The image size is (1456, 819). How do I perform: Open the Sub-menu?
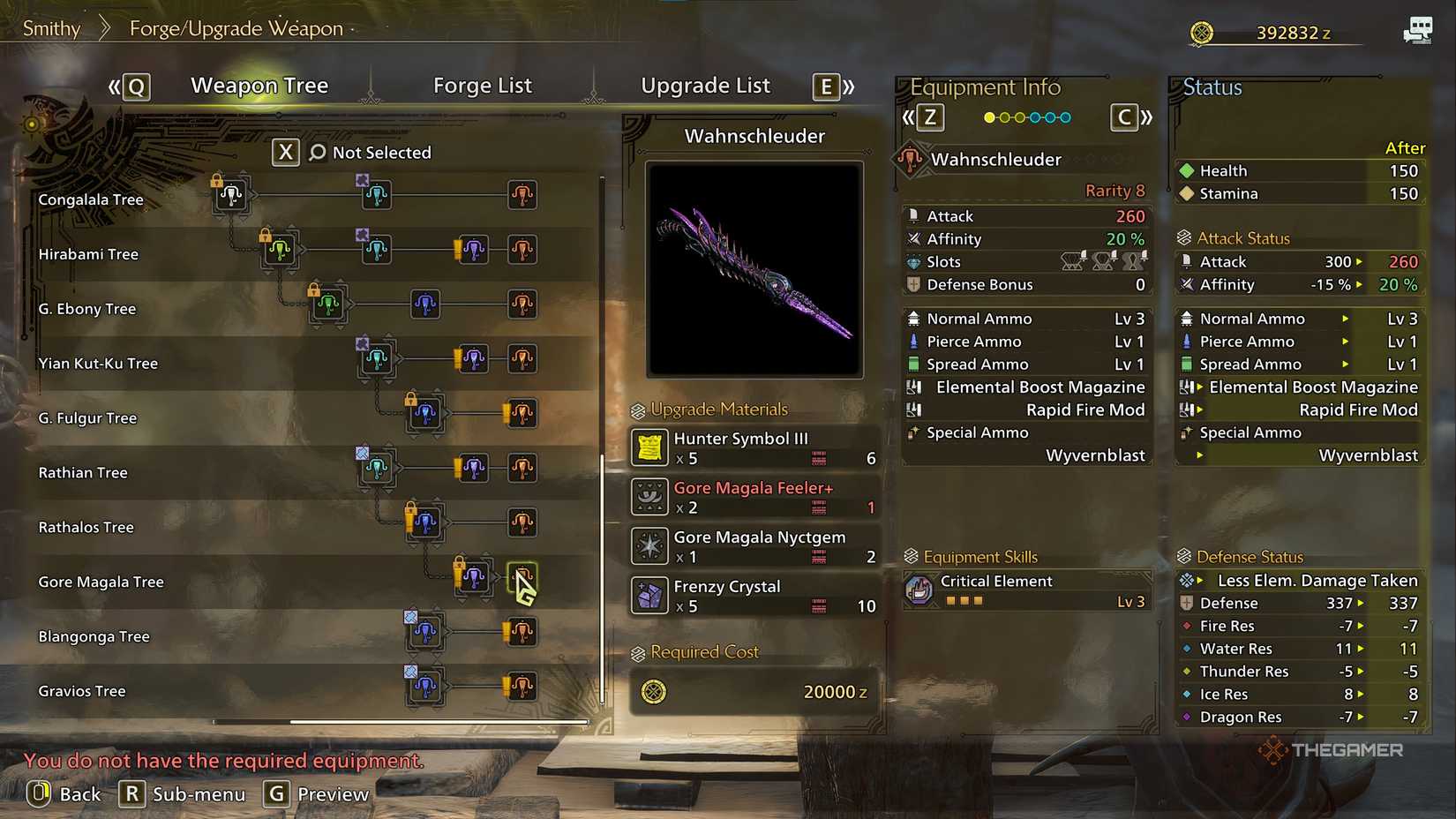point(183,793)
